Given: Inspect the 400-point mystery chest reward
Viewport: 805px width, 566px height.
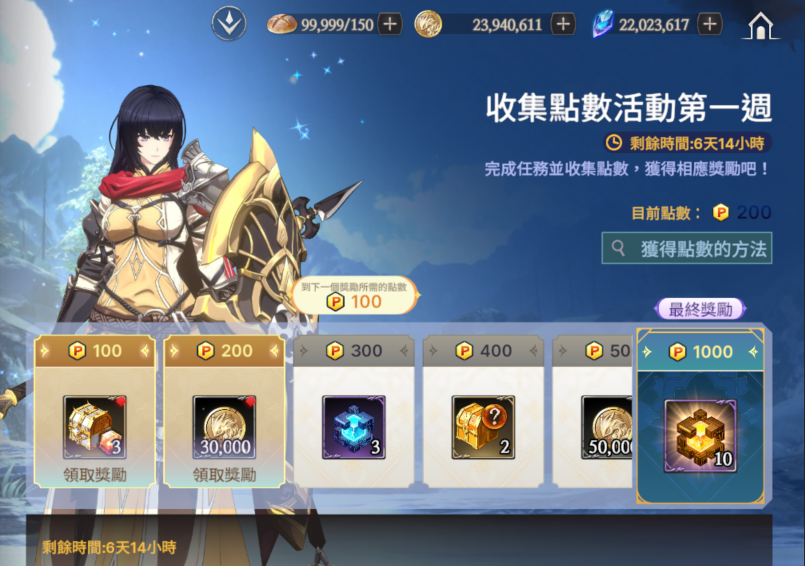Looking at the screenshot, I should pyautogui.click(x=483, y=427).
